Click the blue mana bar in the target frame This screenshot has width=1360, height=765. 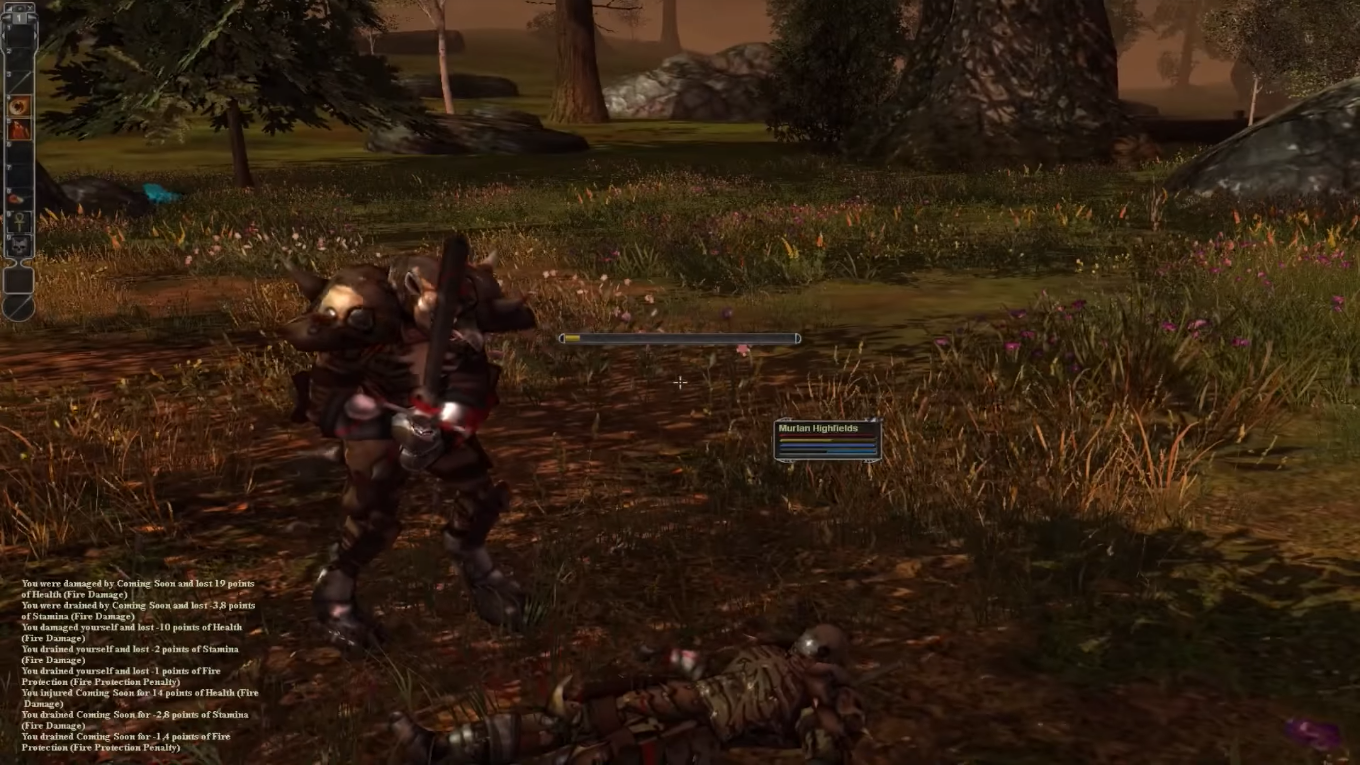click(827, 445)
